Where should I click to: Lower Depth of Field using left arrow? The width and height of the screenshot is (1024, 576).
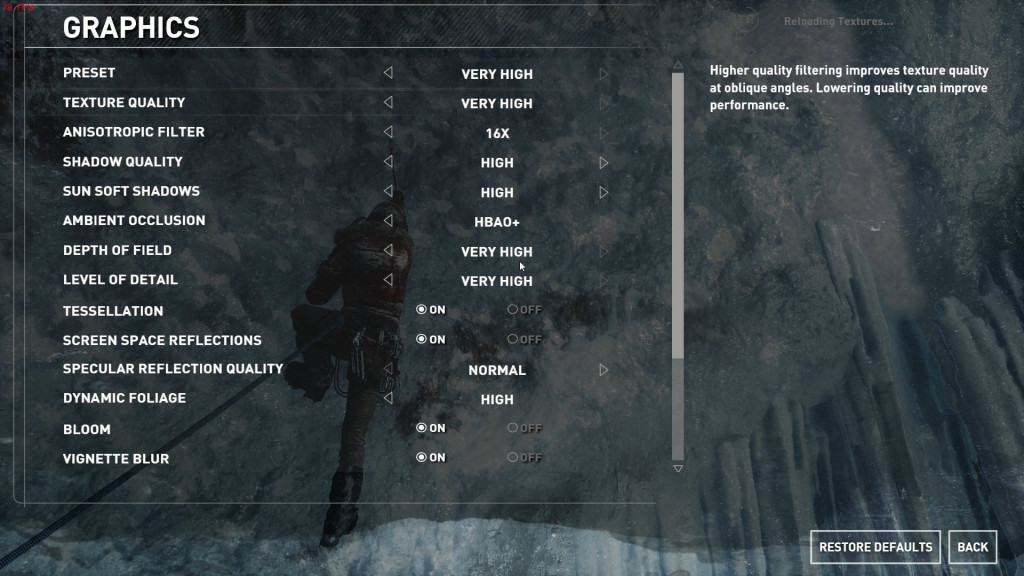388,251
